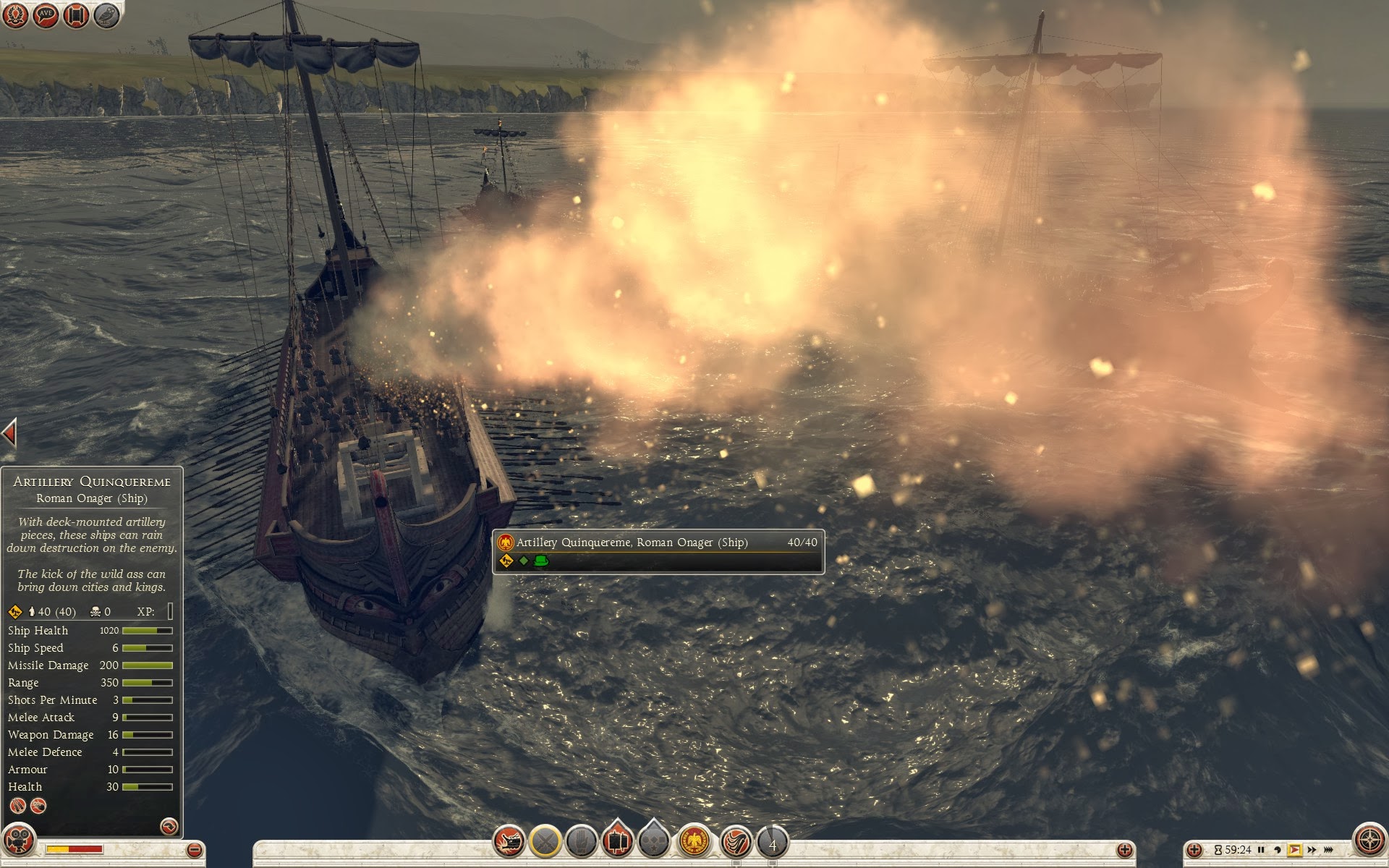Activate the flaming shot ability
The height and width of the screenshot is (868, 1389).
pyautogui.click(x=736, y=842)
